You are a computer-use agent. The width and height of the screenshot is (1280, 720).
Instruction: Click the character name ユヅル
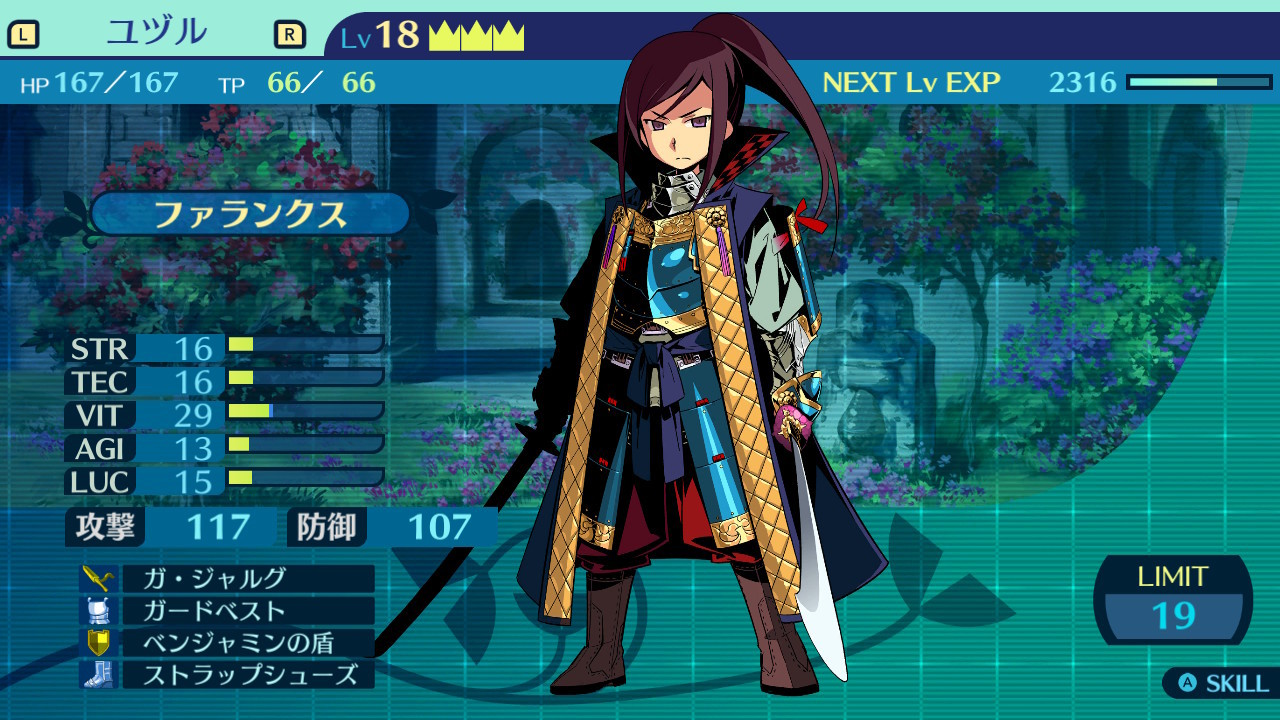(156, 33)
